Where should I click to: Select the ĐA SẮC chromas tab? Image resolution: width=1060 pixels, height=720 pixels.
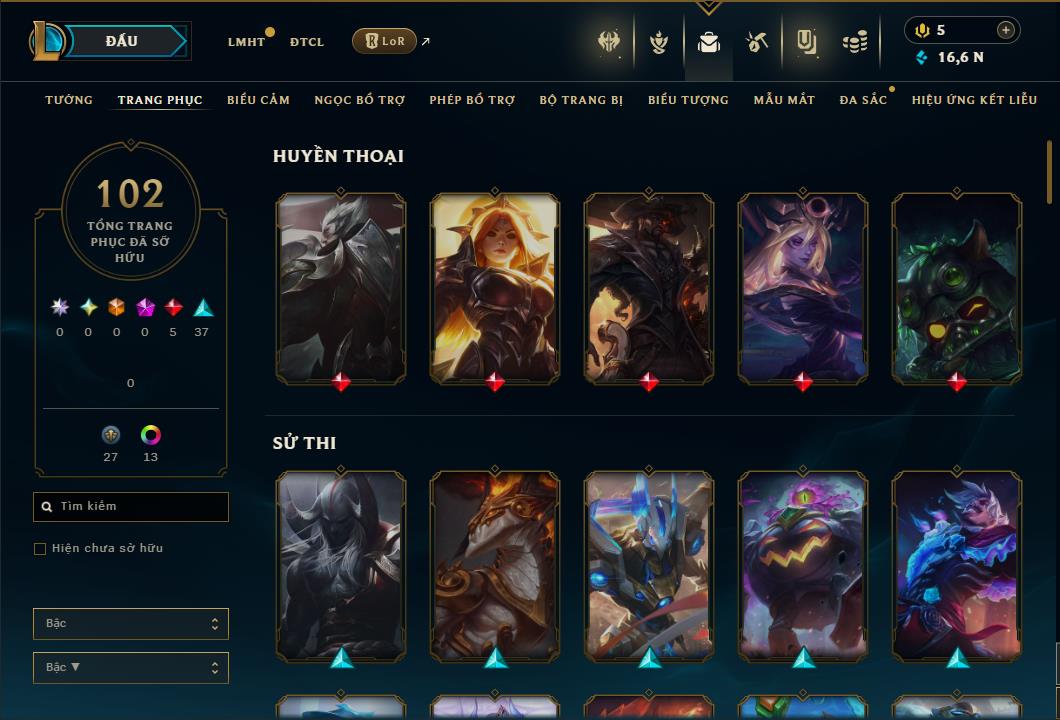point(863,100)
